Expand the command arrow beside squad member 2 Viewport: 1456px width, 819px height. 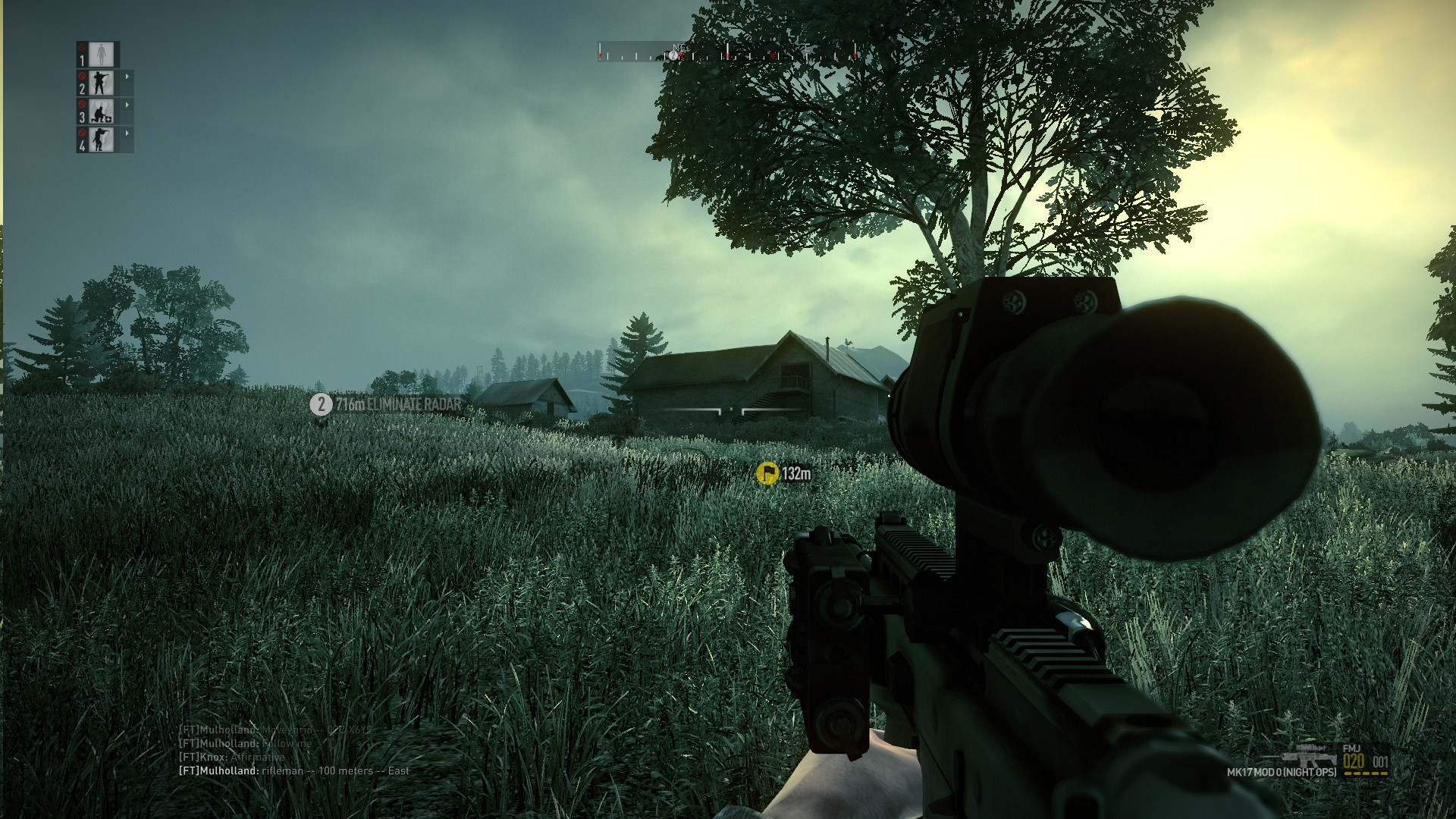click(x=127, y=76)
